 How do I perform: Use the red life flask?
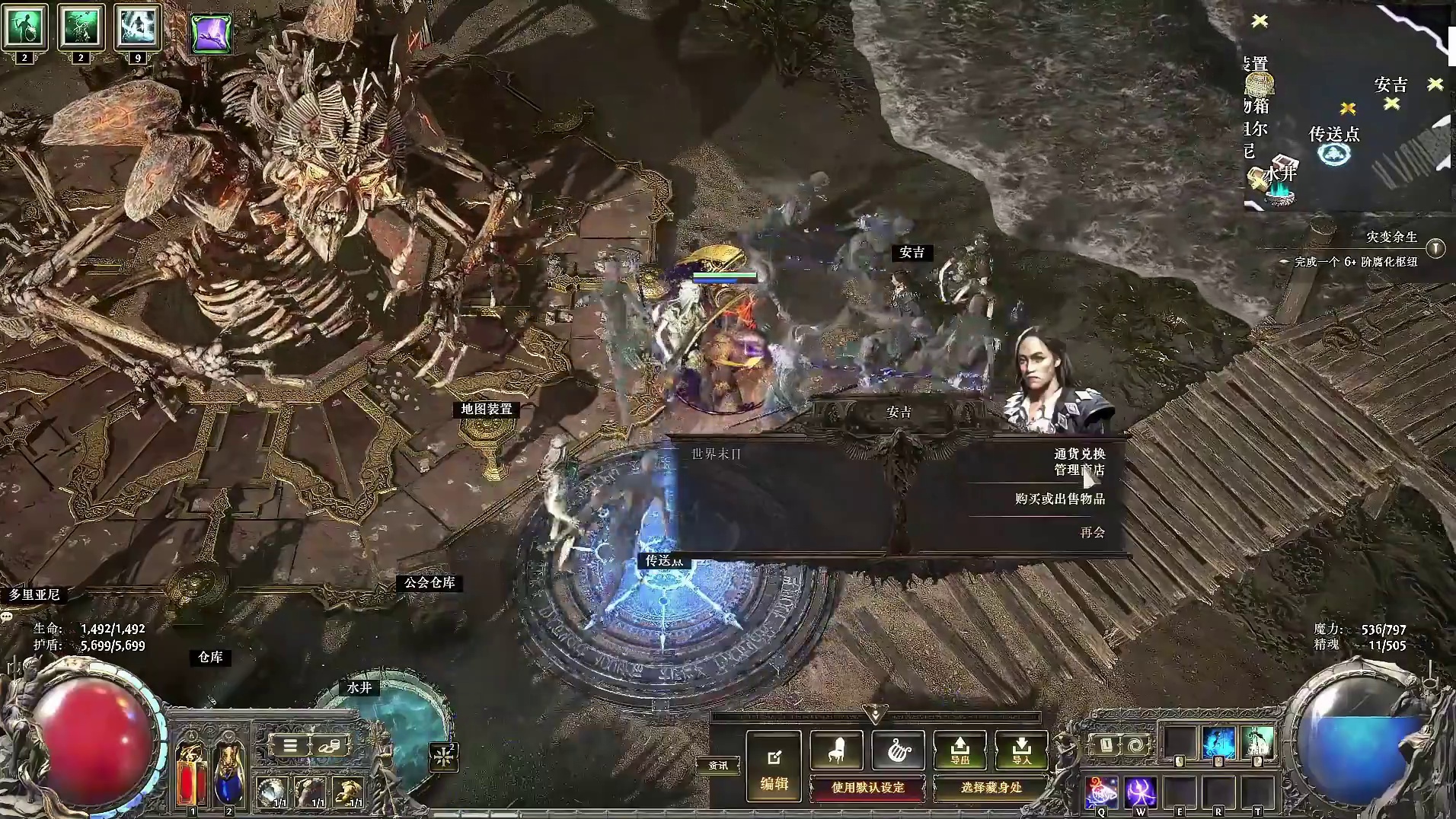click(x=191, y=773)
